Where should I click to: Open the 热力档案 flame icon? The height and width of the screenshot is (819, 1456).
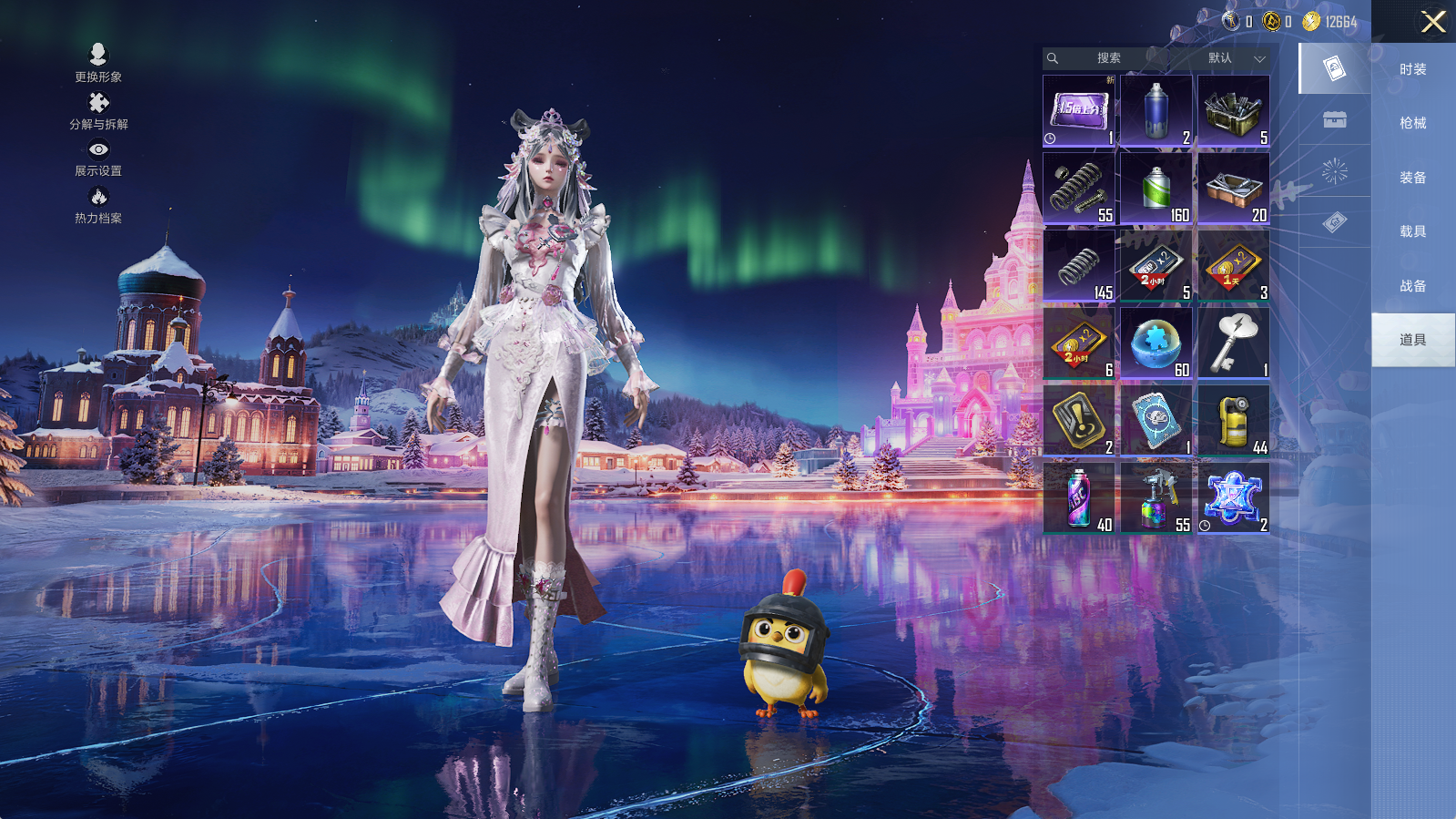[x=98, y=204]
